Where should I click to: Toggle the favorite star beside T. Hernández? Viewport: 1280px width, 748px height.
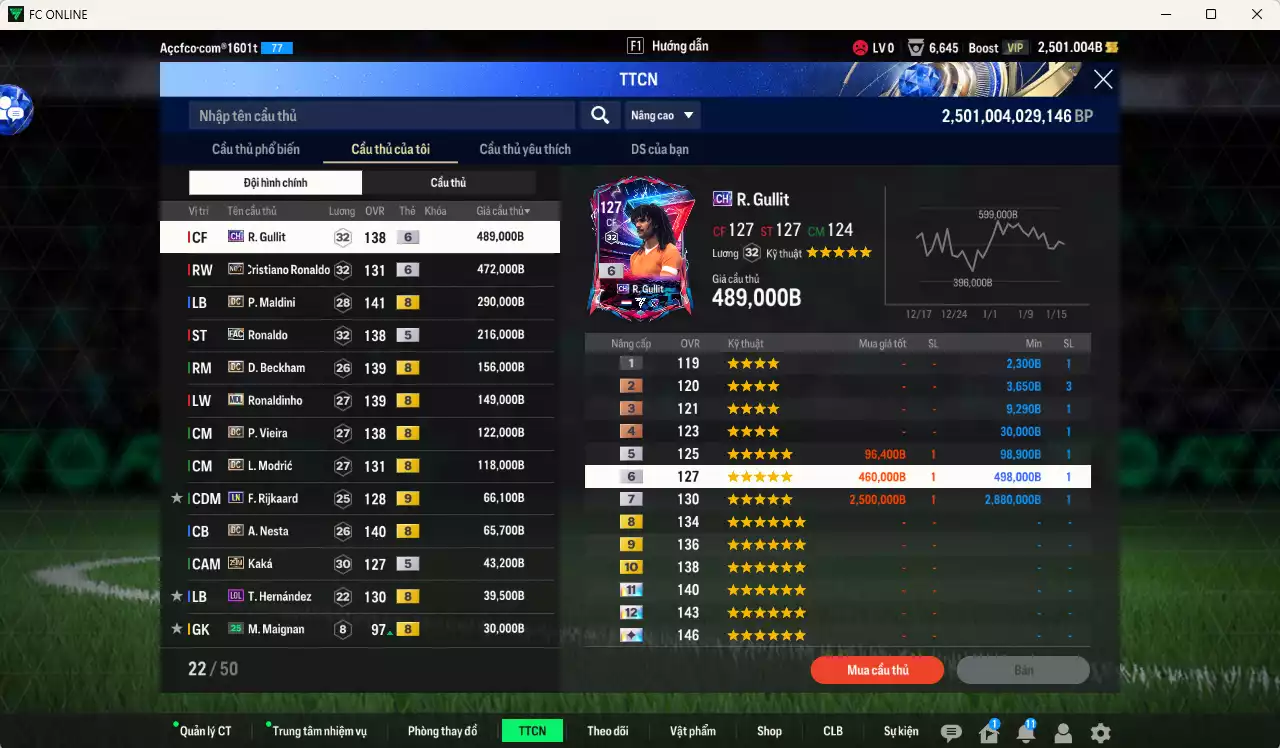[177, 596]
